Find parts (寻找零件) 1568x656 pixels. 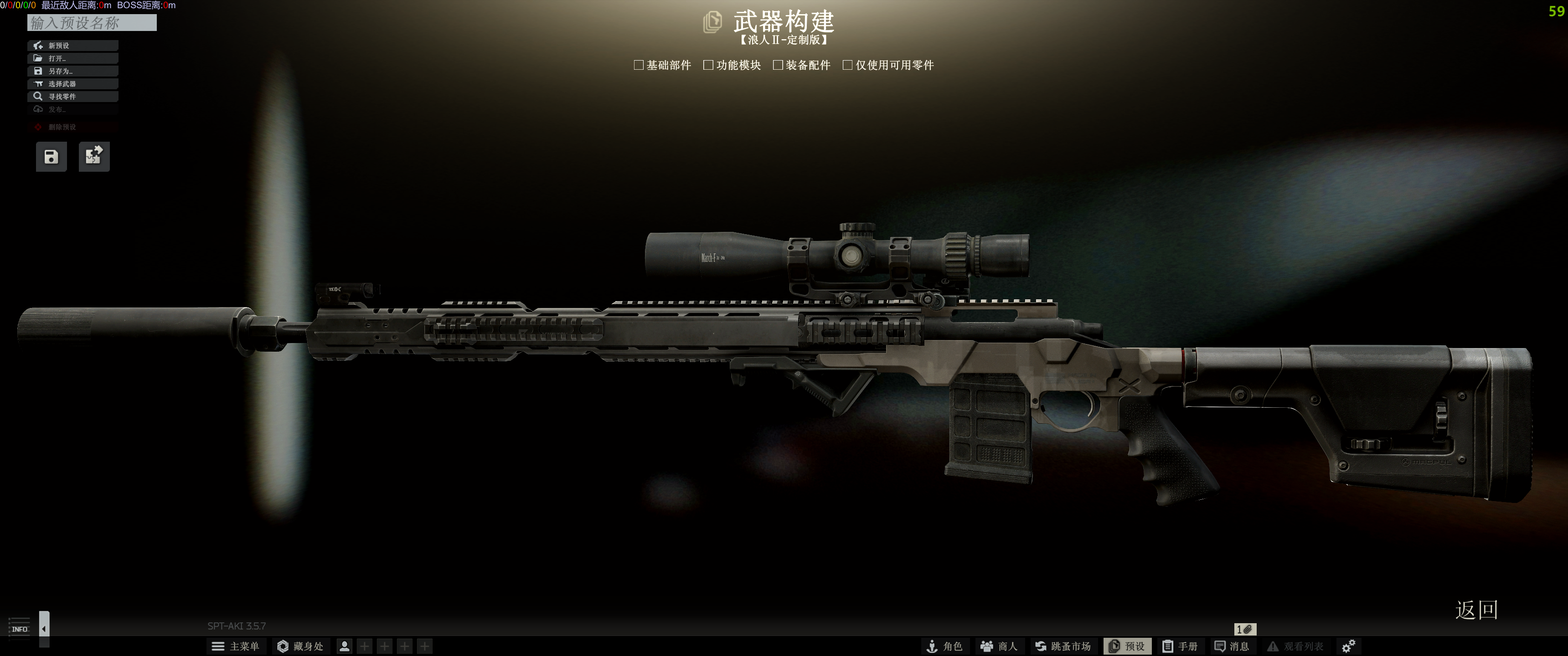click(72, 97)
